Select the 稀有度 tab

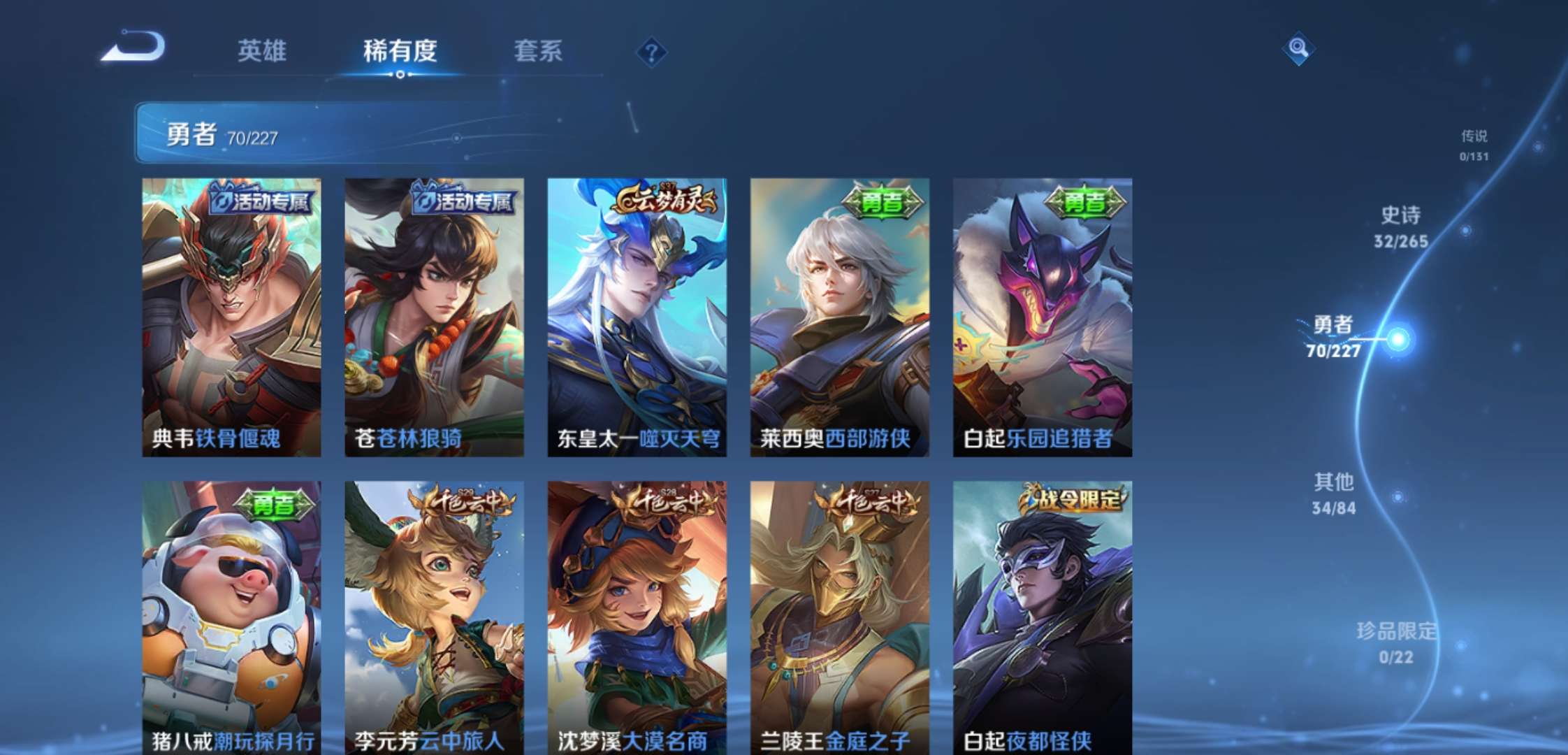tap(400, 51)
